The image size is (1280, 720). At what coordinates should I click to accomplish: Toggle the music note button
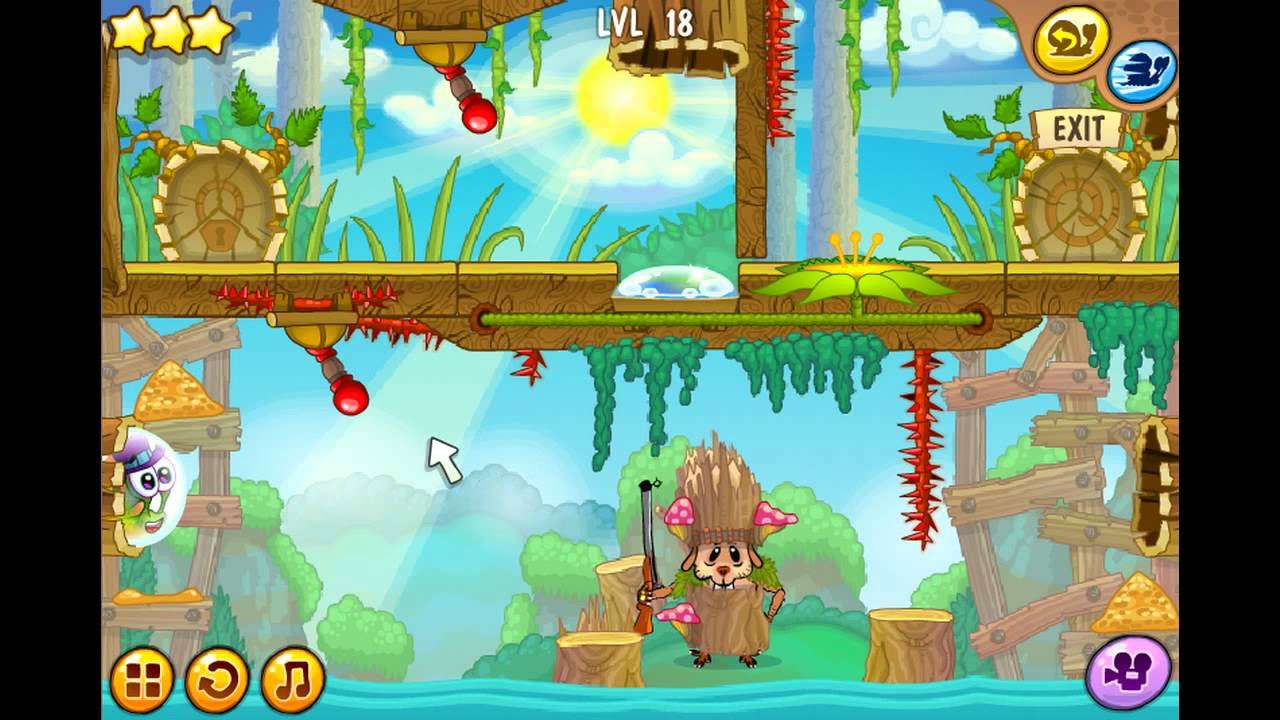coord(292,680)
